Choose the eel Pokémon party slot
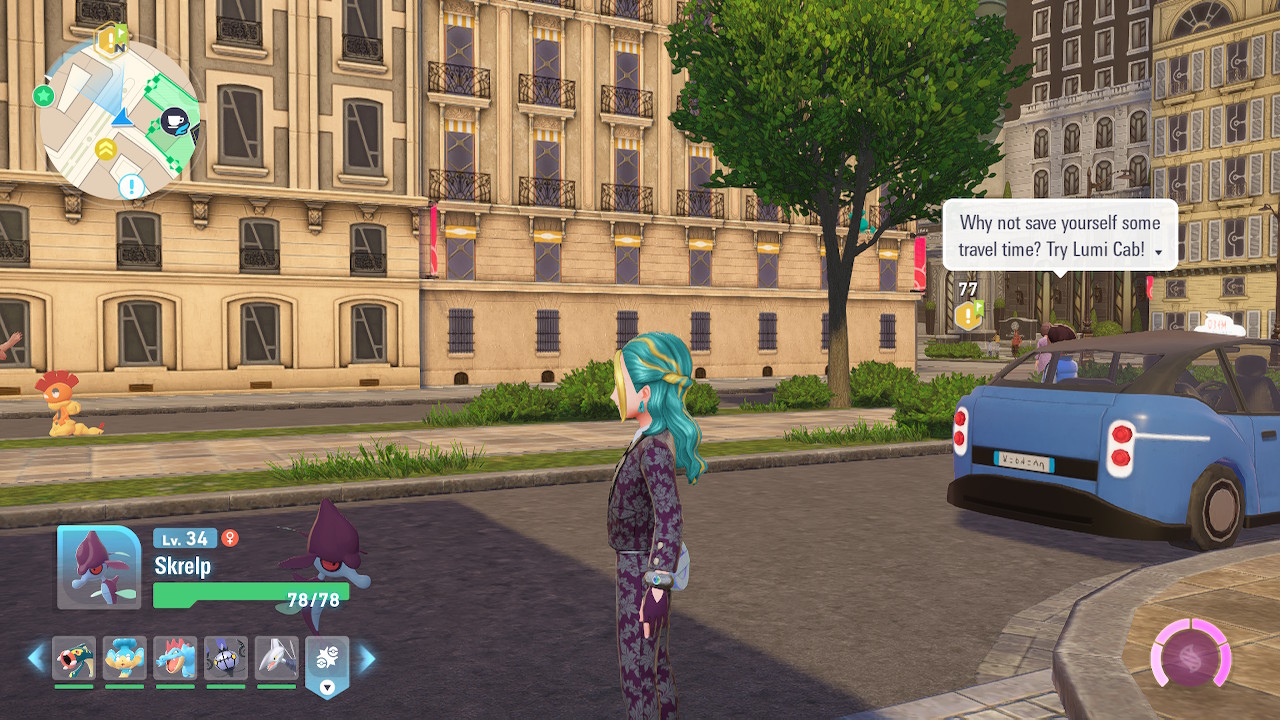 pyautogui.click(x=74, y=658)
